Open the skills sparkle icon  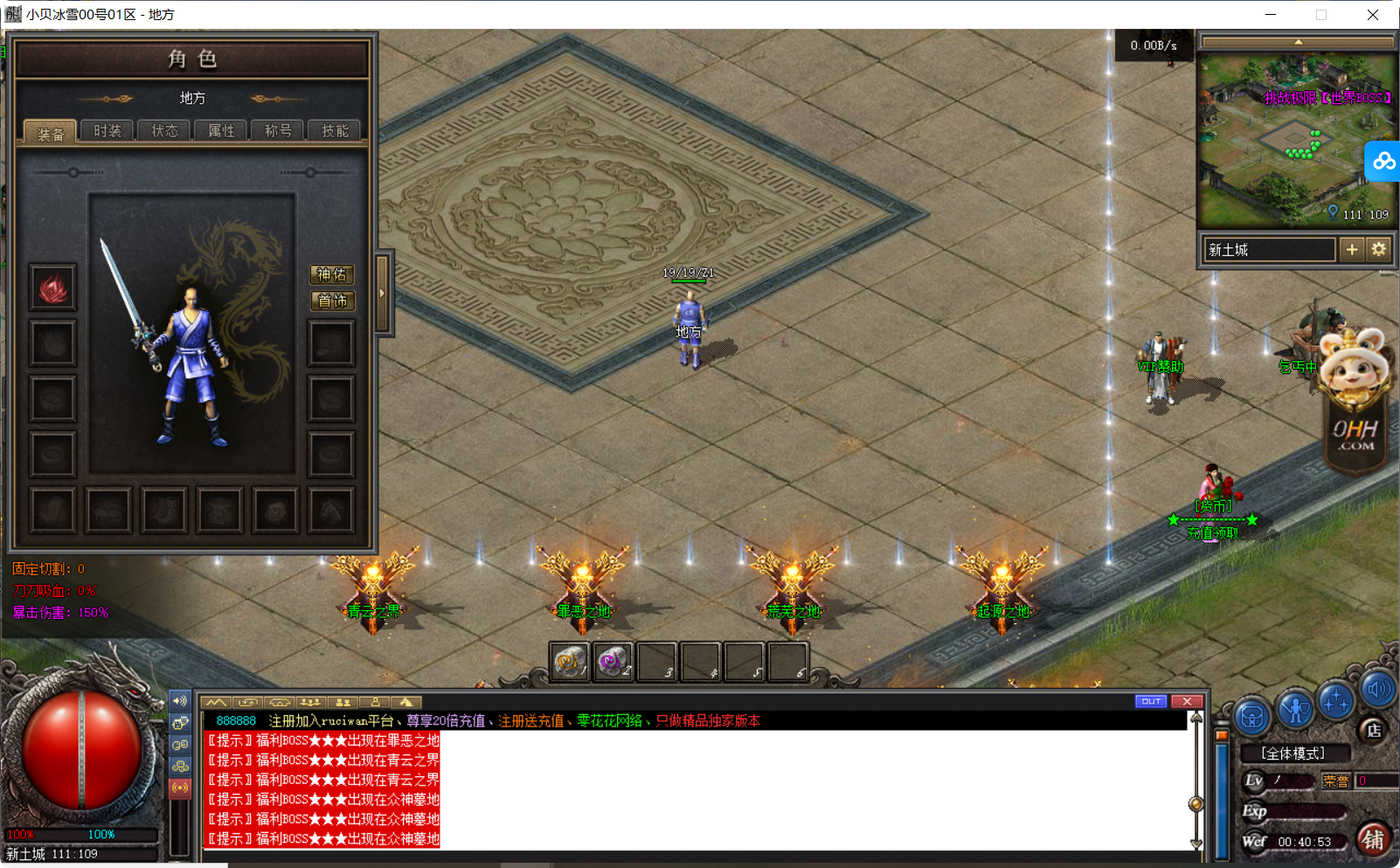[x=1335, y=702]
